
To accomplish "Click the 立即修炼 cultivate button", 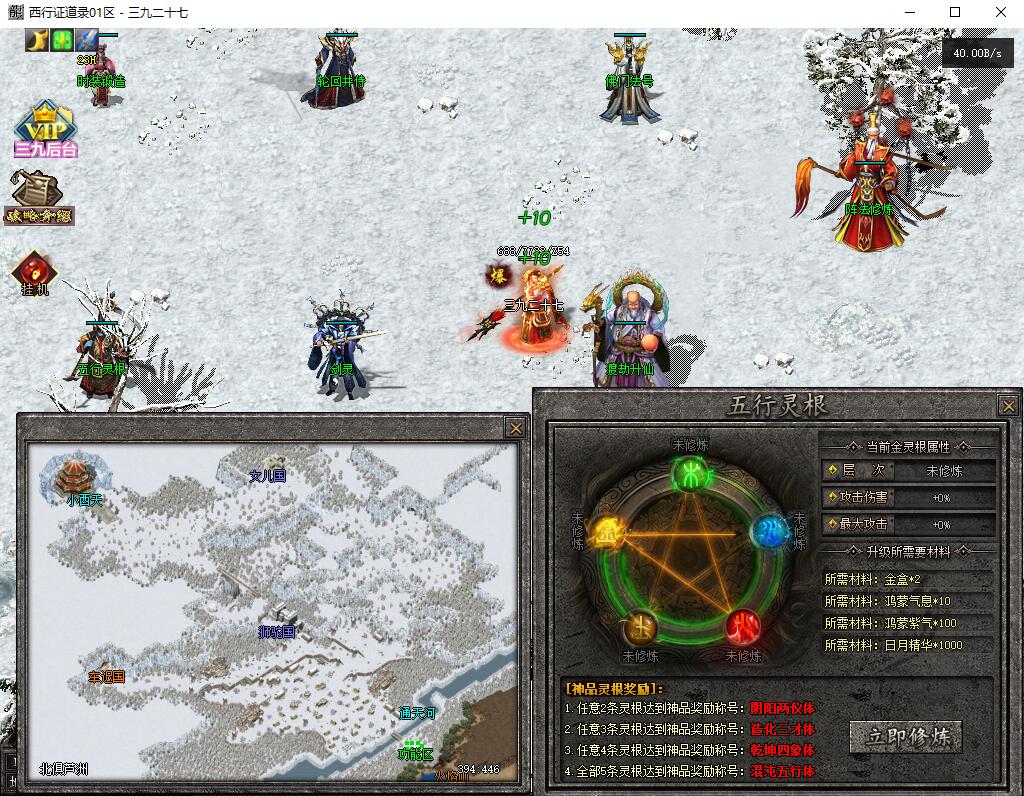I will (905, 737).
